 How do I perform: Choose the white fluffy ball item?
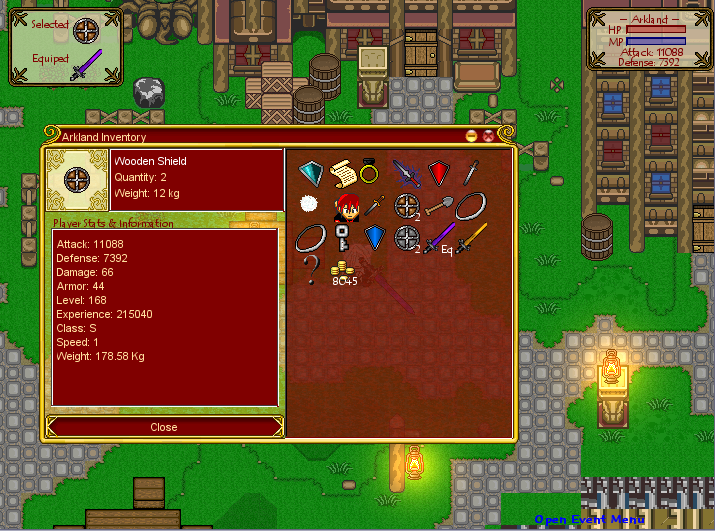[309, 204]
